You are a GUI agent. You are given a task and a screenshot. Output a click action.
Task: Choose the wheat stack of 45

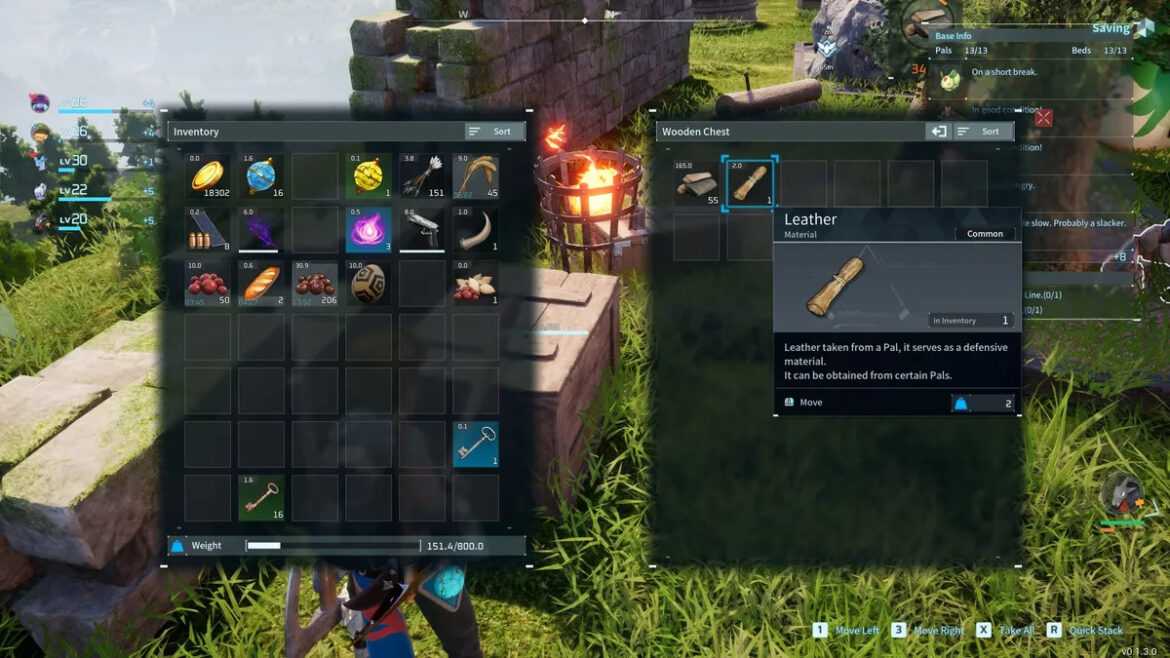[475, 177]
